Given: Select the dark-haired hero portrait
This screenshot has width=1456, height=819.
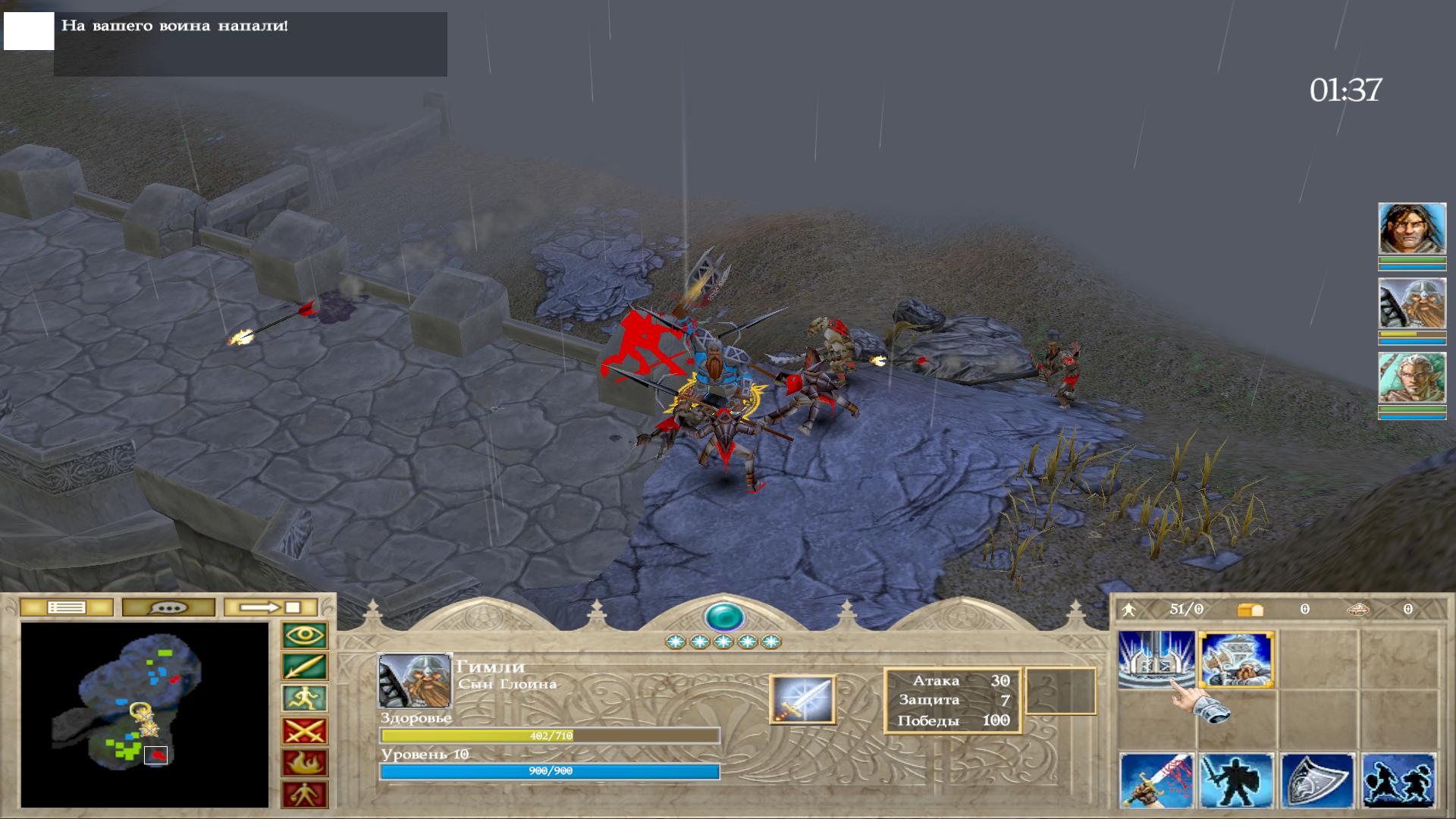Looking at the screenshot, I should tap(1412, 228).
